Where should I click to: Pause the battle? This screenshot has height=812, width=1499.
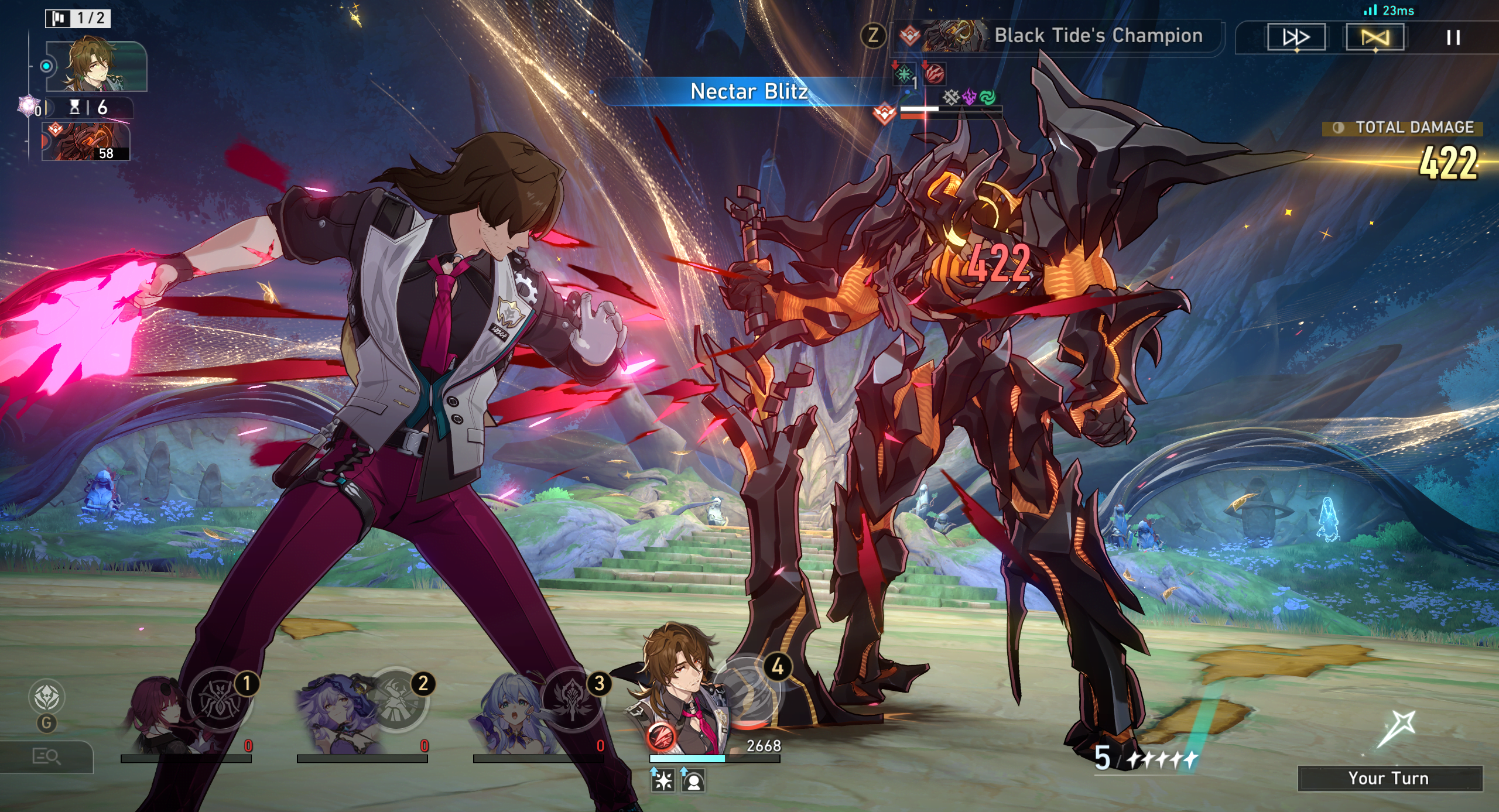[1453, 37]
